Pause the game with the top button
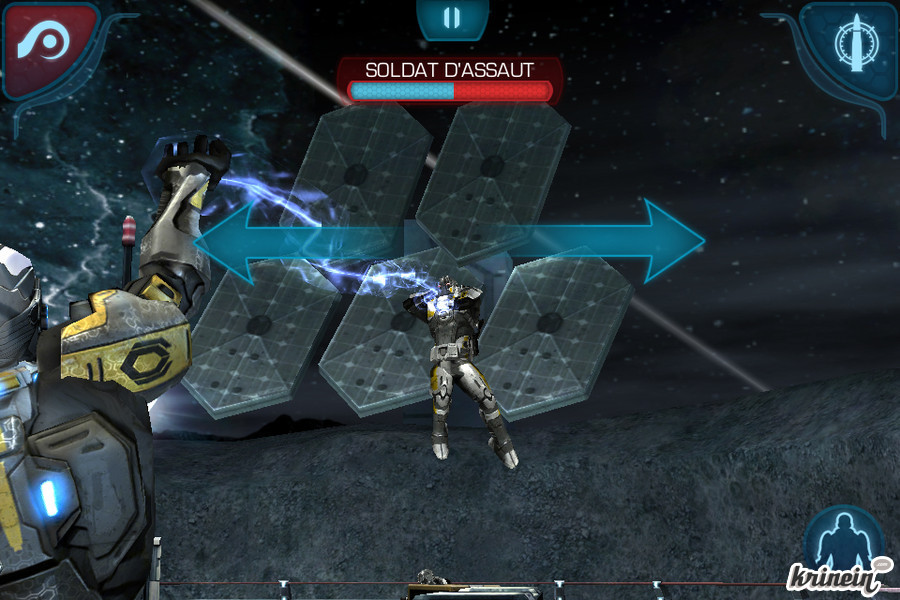Screen dimensions: 900x600 pyautogui.click(x=452, y=18)
